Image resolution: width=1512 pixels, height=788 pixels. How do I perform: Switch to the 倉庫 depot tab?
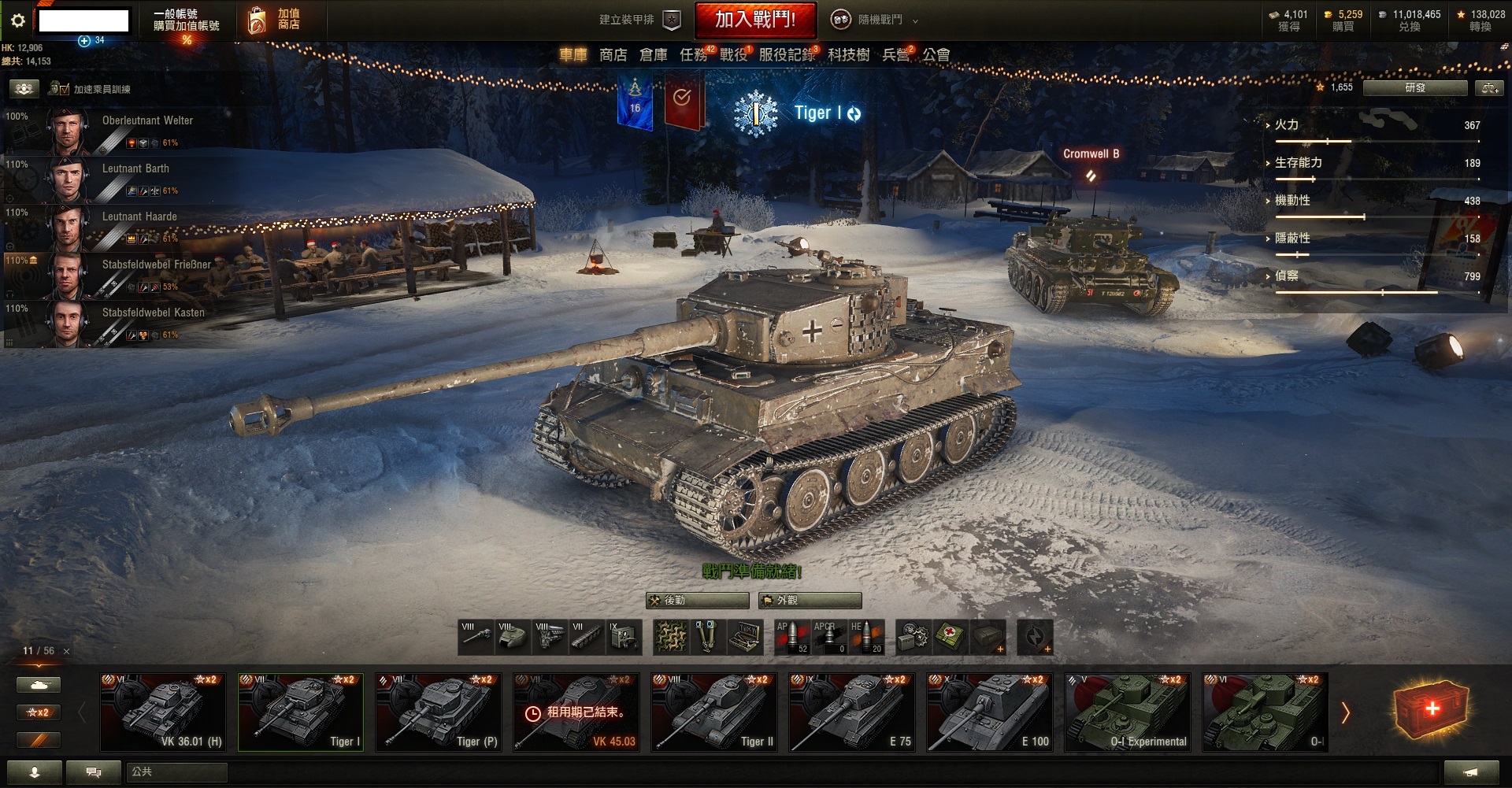pyautogui.click(x=653, y=55)
